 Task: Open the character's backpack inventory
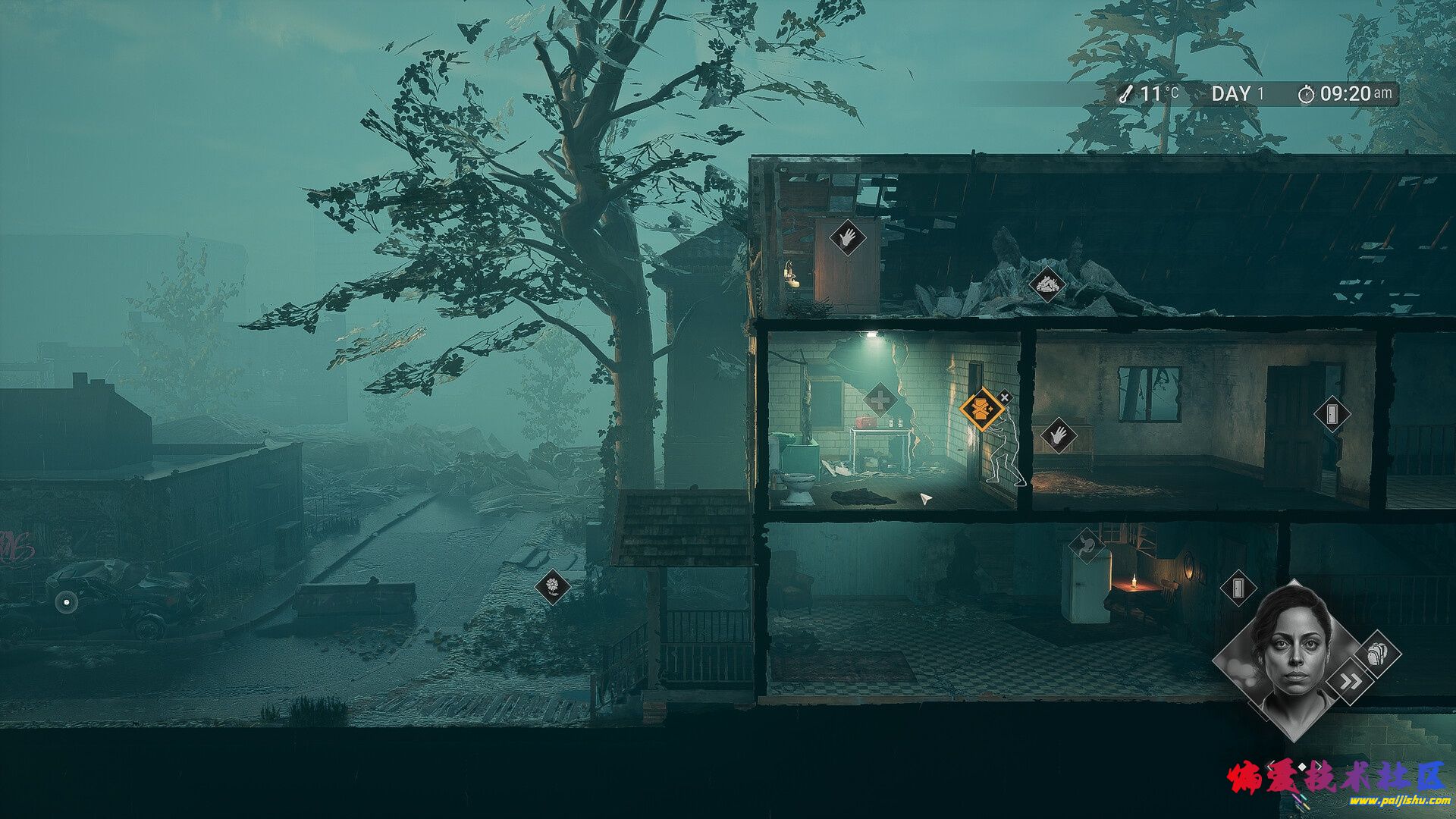[1376, 654]
